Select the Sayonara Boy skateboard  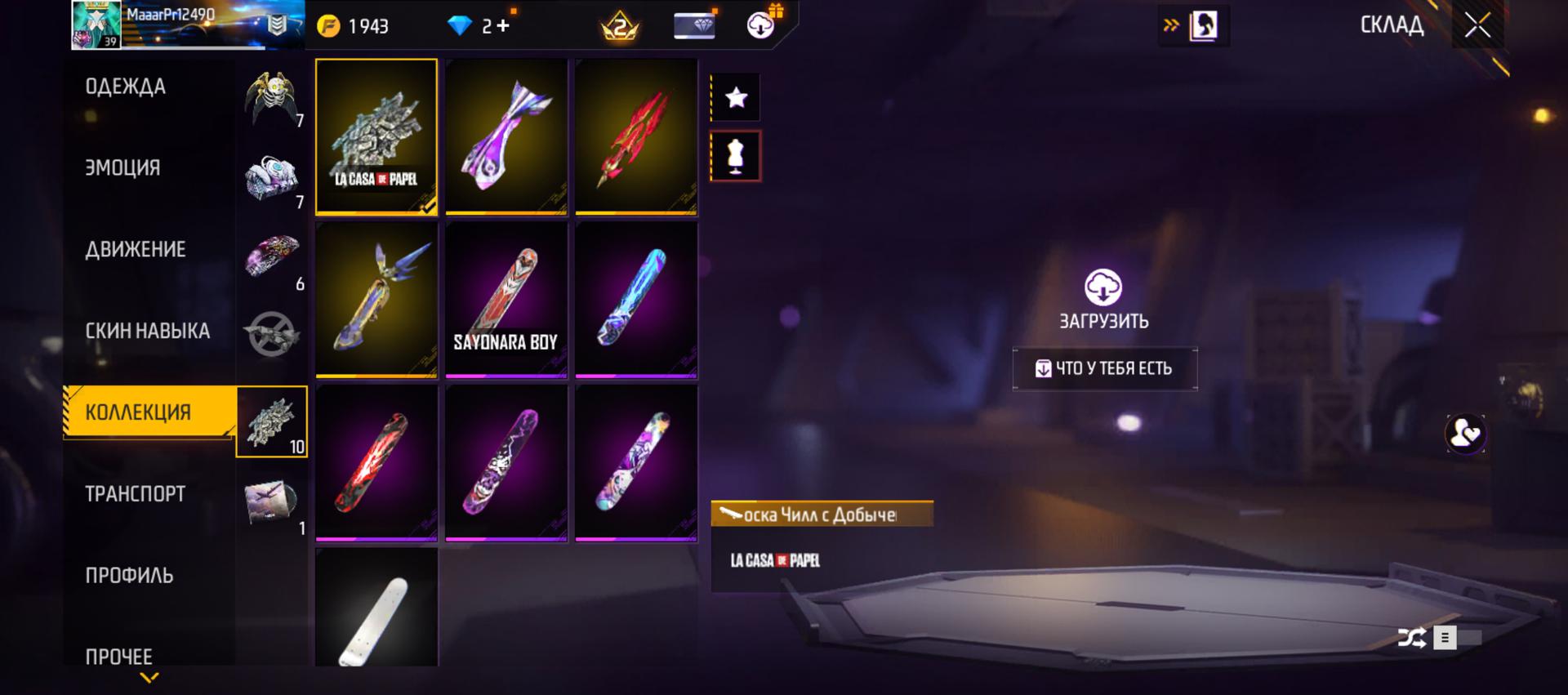506,300
